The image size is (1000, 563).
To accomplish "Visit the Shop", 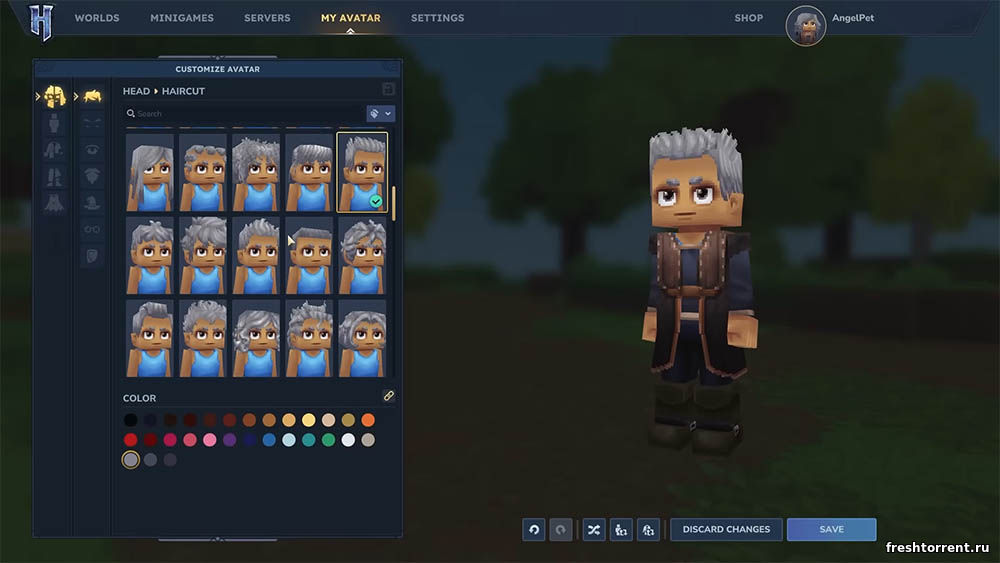I will pos(748,18).
